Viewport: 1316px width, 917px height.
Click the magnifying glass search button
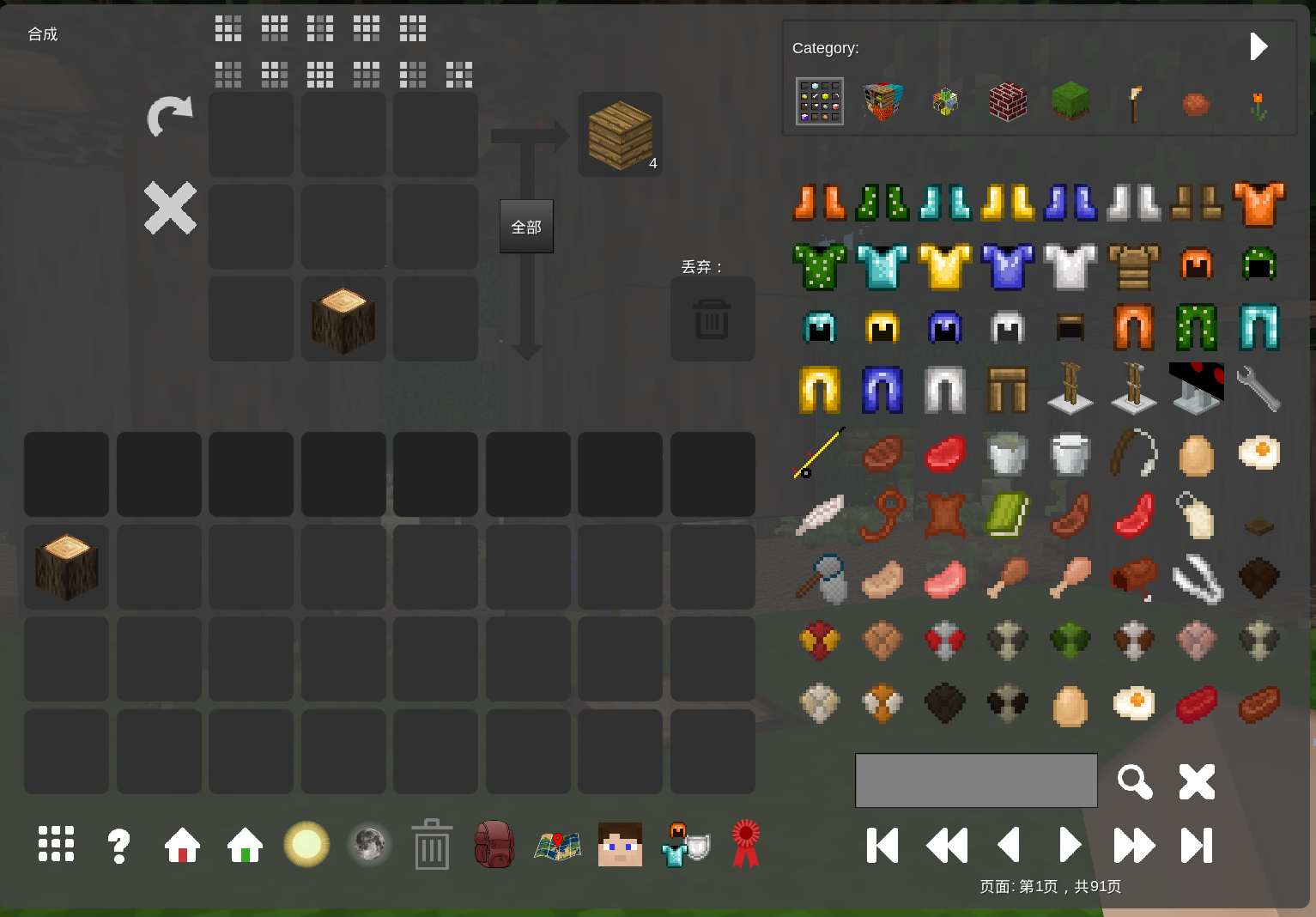(x=1134, y=781)
